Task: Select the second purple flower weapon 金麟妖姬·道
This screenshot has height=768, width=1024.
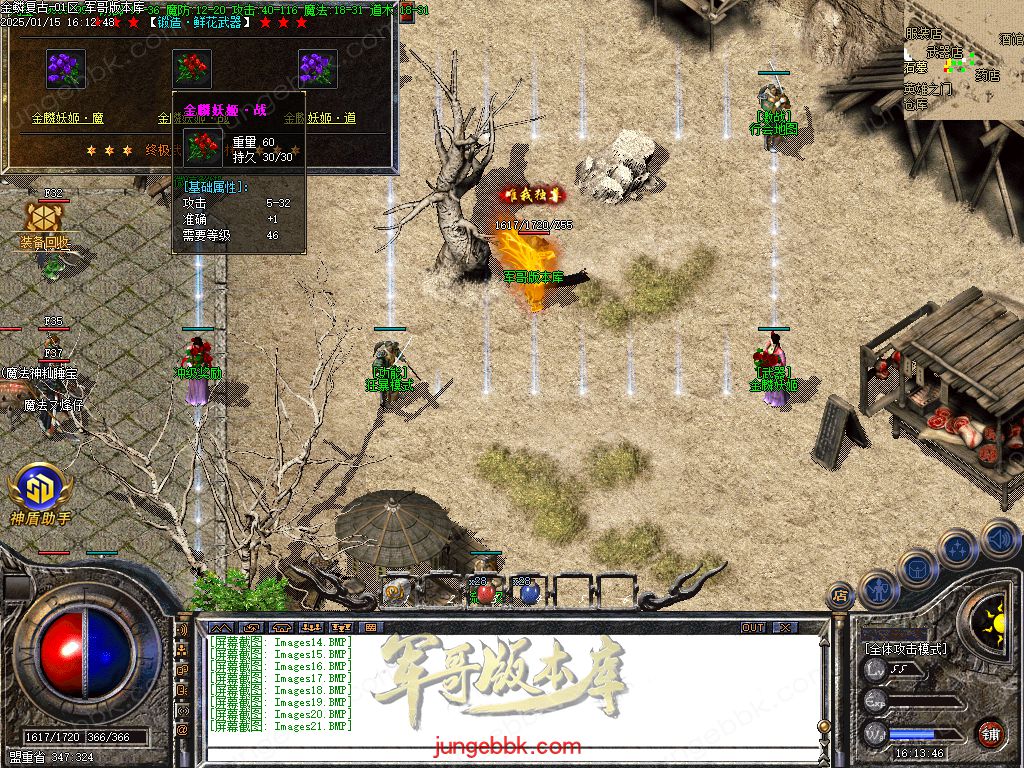Action: [x=318, y=69]
